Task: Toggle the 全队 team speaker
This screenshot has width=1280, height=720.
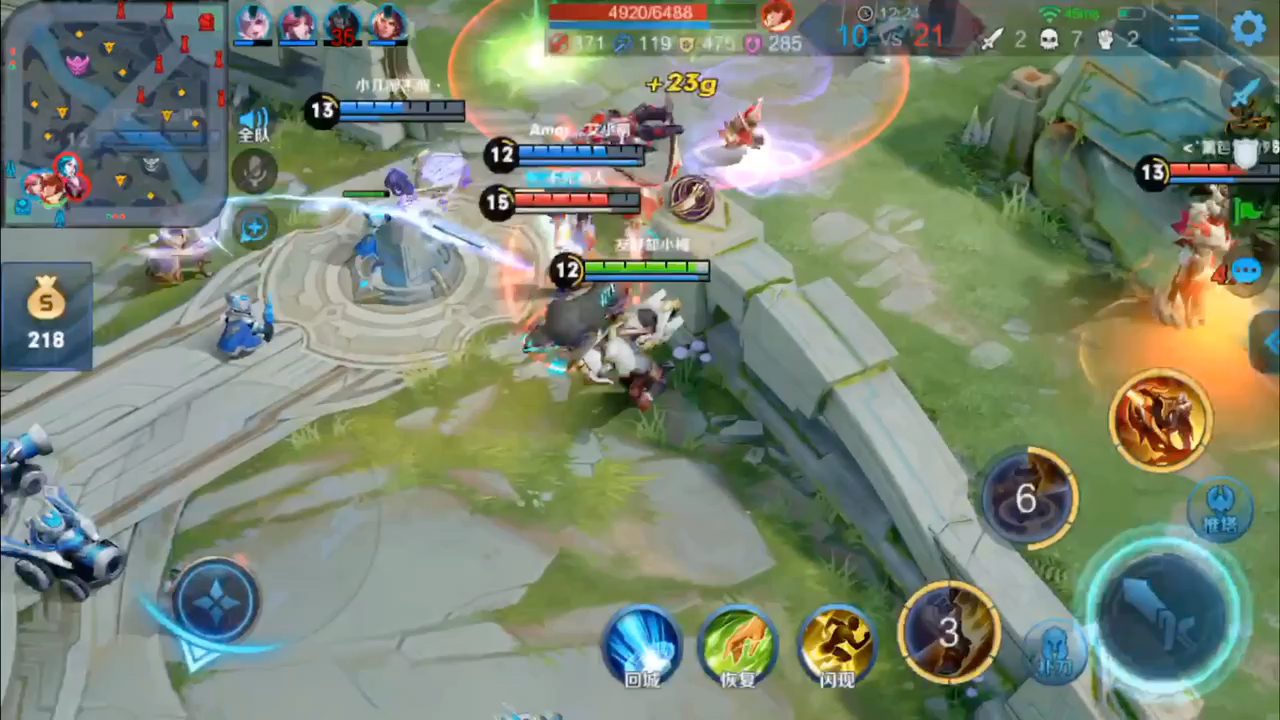Action: [254, 124]
